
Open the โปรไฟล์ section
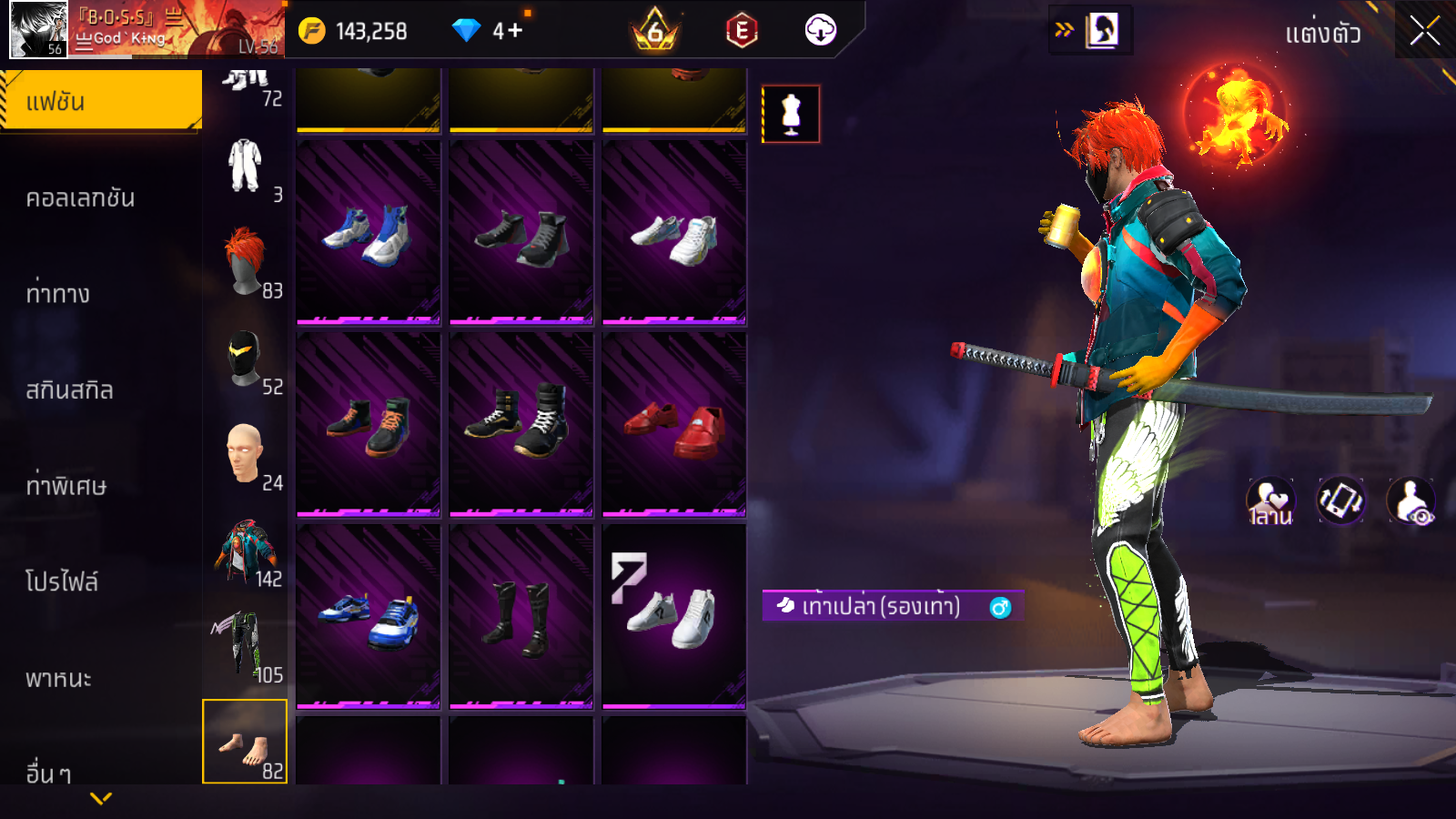pos(62,582)
